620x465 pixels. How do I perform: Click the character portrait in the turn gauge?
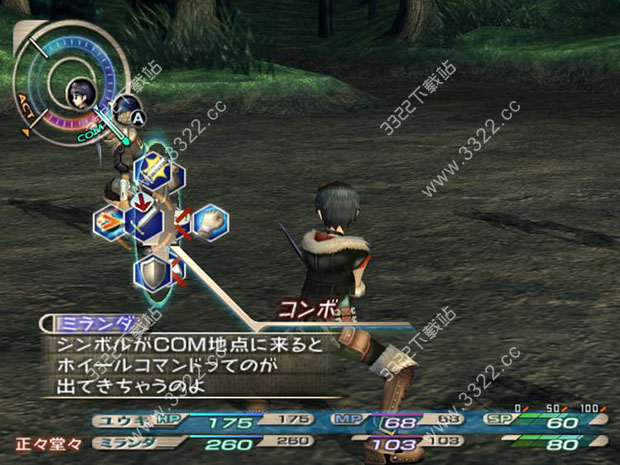(77, 96)
